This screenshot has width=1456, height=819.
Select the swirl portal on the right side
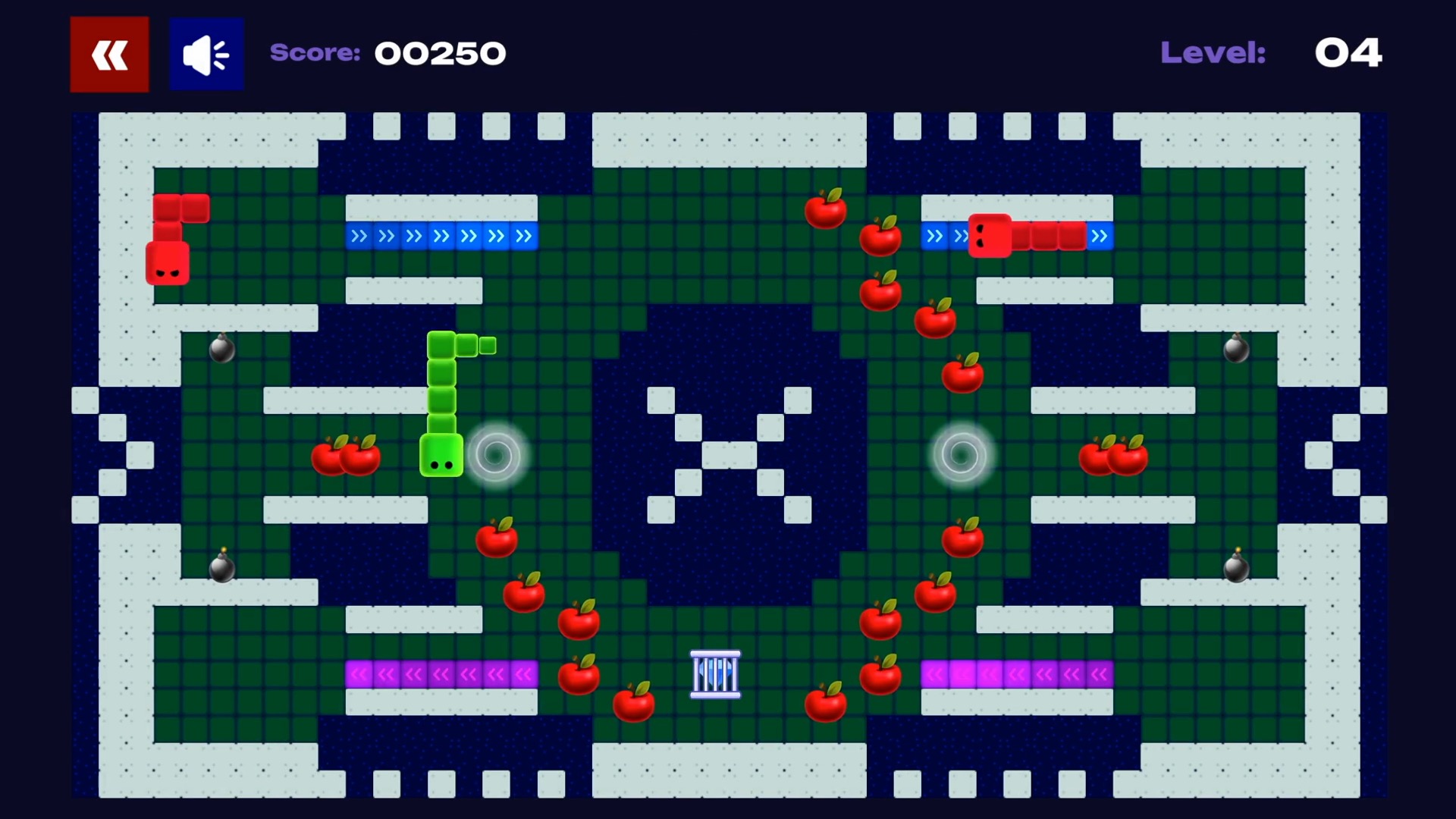pyautogui.click(x=962, y=455)
